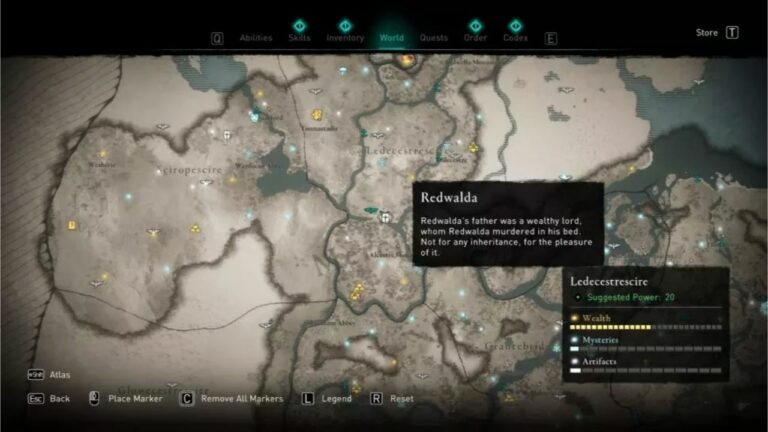This screenshot has width=768, height=432.
Task: Open the Order tab
Action: pyautogui.click(x=475, y=38)
